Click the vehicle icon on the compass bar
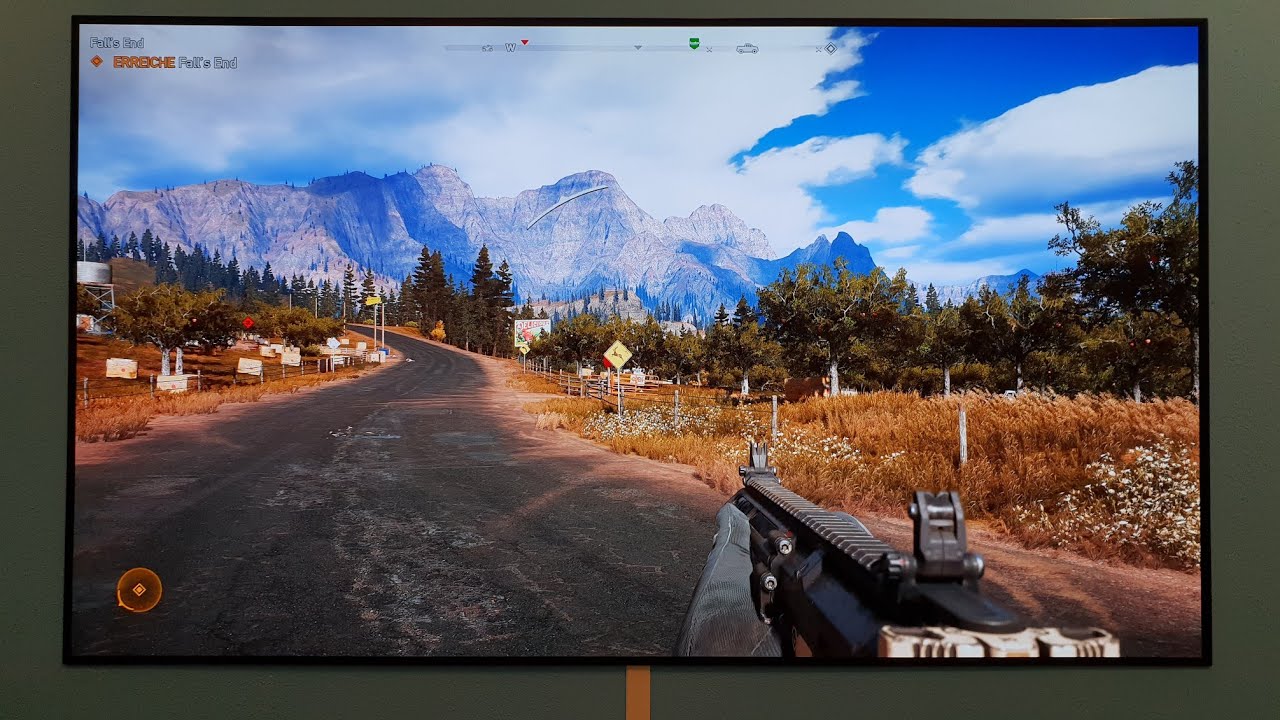The height and width of the screenshot is (720, 1280). (748, 47)
